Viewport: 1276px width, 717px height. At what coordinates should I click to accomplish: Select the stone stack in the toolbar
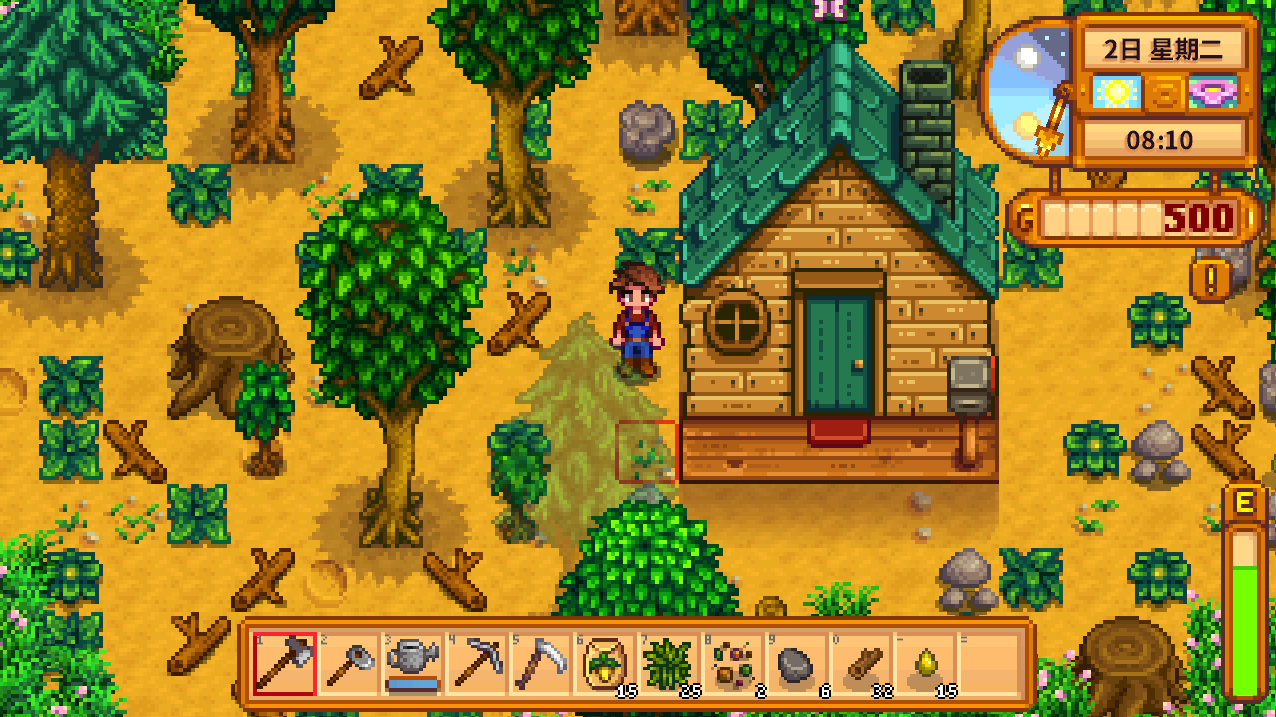coord(797,663)
